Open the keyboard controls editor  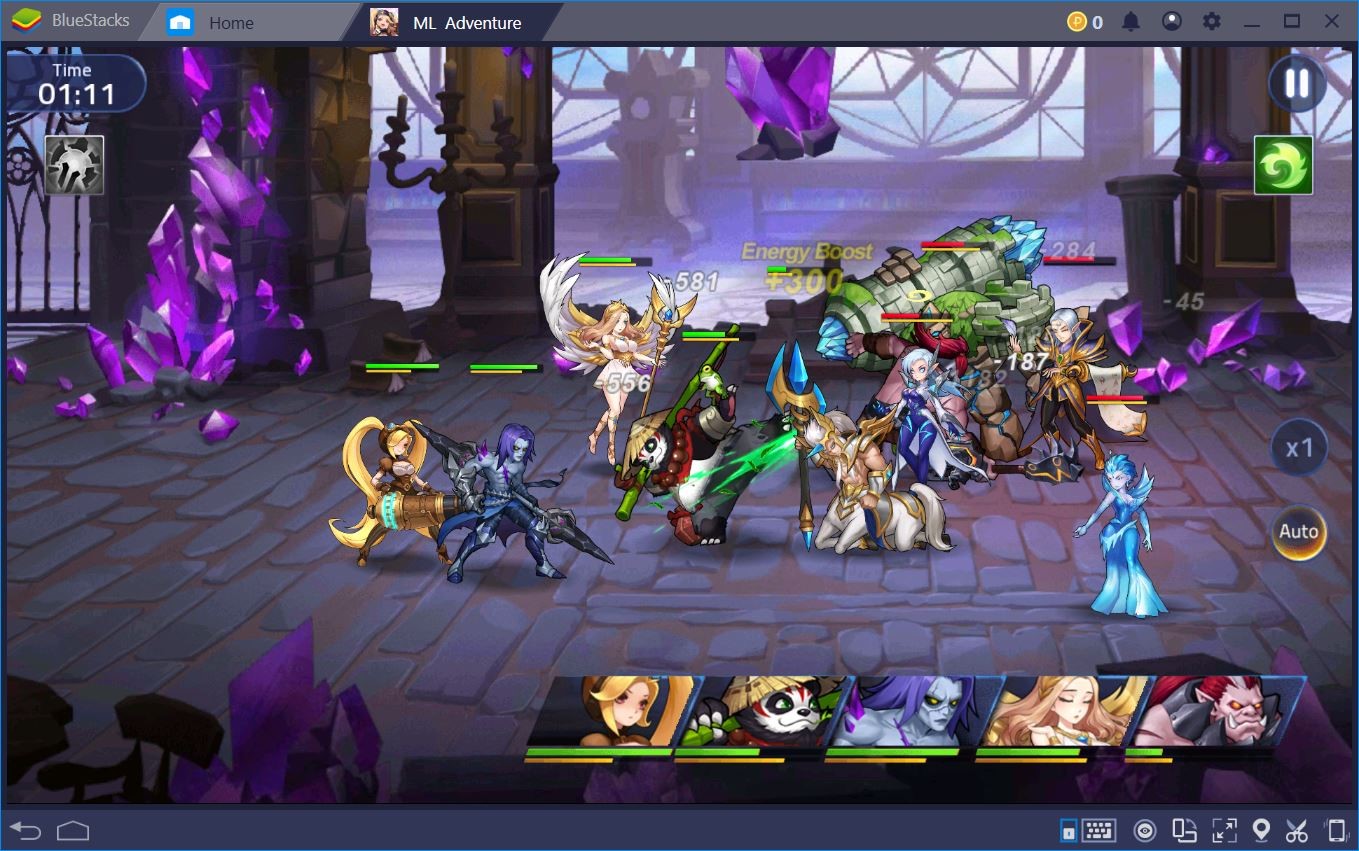(1098, 830)
